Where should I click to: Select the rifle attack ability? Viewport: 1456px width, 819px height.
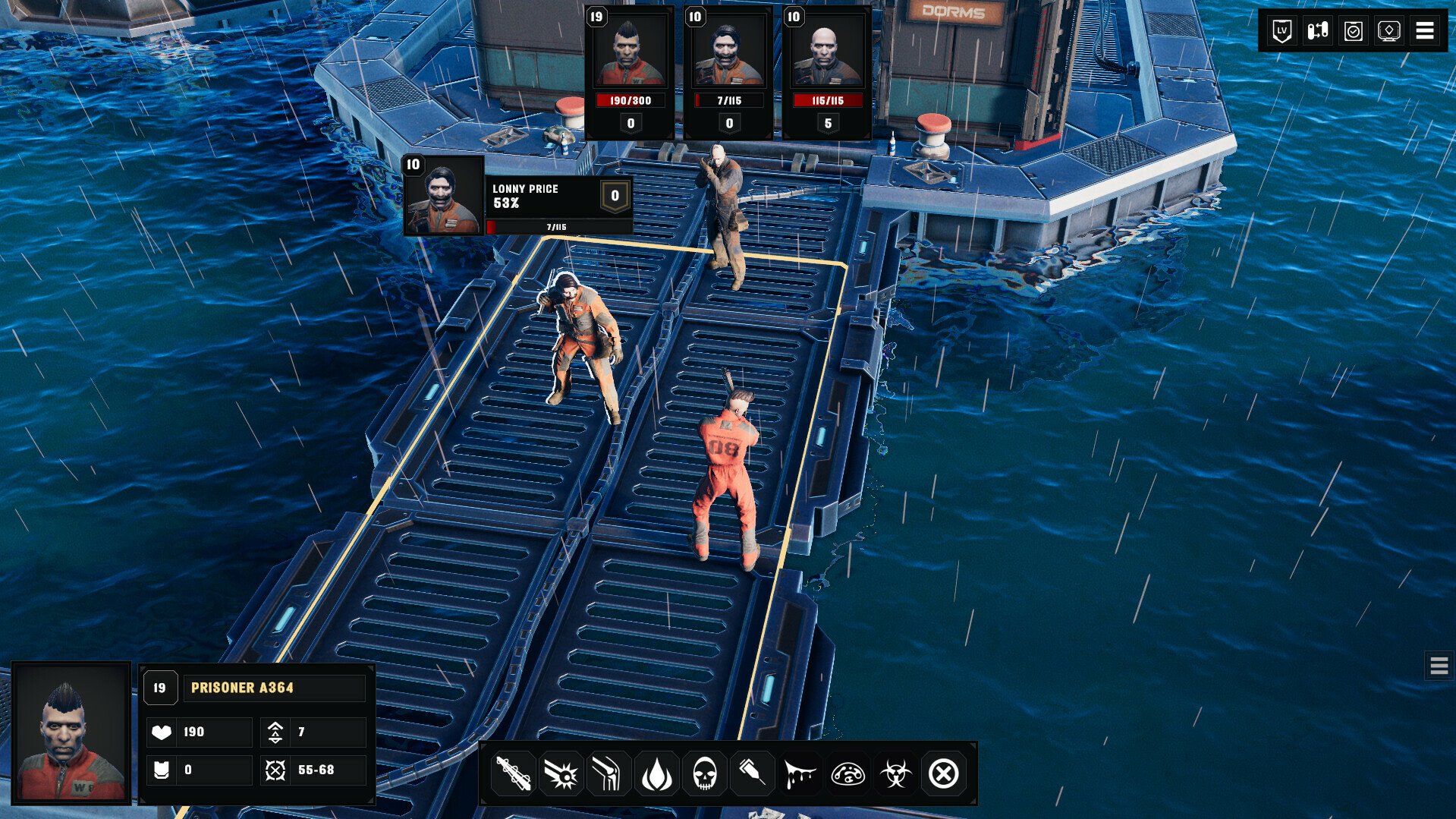(x=513, y=773)
